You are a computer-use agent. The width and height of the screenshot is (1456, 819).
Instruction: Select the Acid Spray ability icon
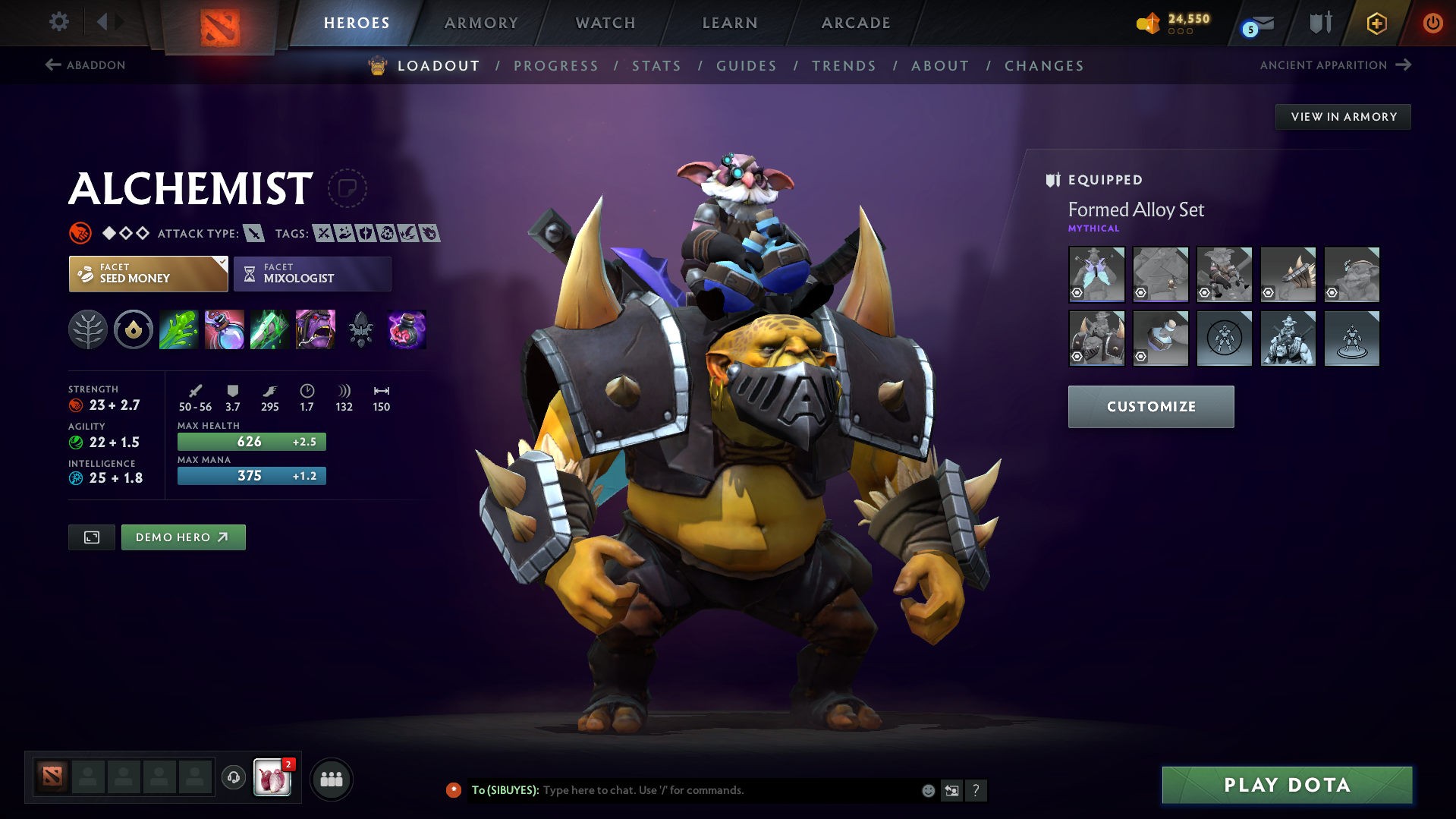click(x=178, y=329)
